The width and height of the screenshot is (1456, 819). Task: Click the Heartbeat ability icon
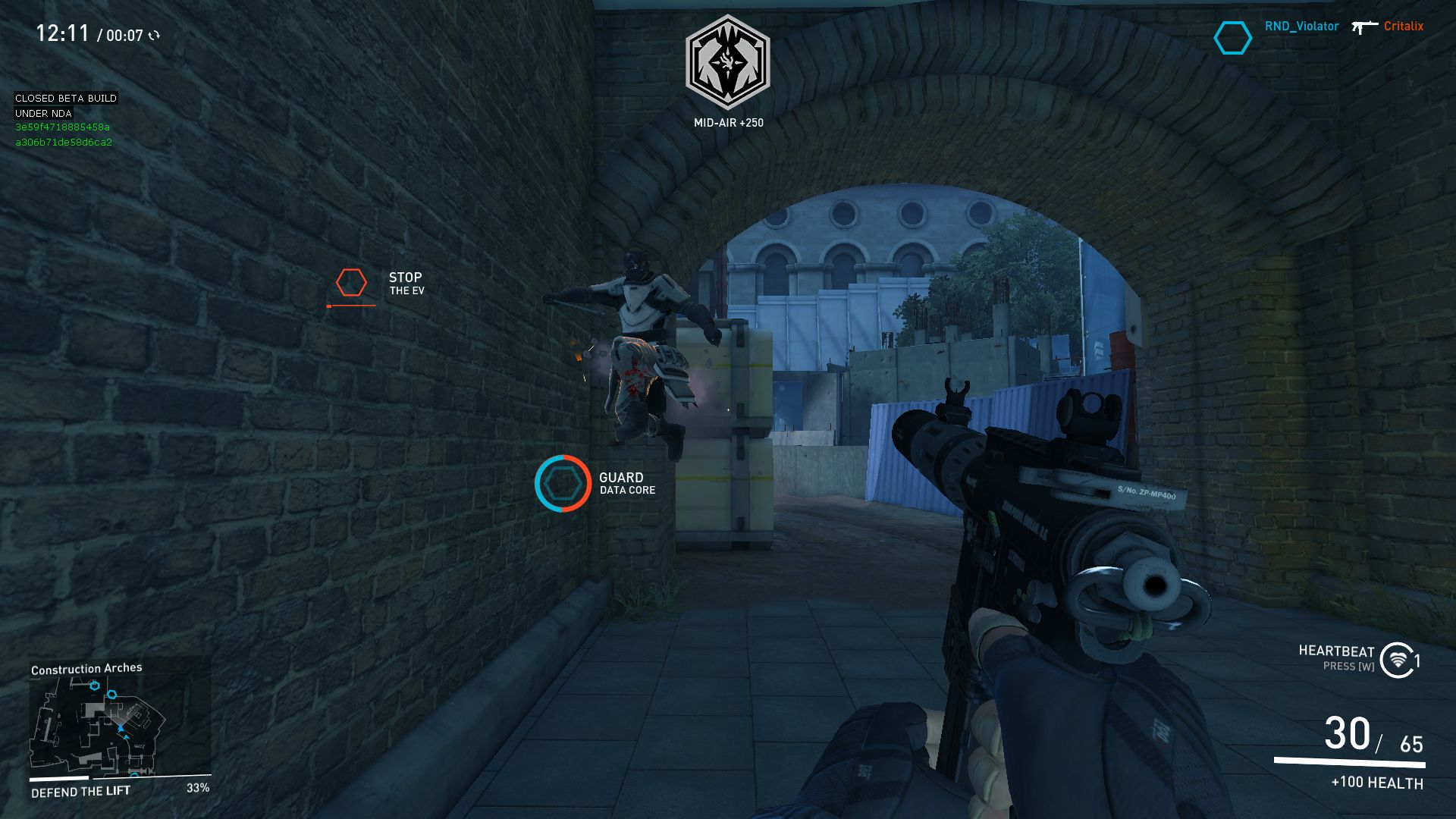tap(1397, 660)
